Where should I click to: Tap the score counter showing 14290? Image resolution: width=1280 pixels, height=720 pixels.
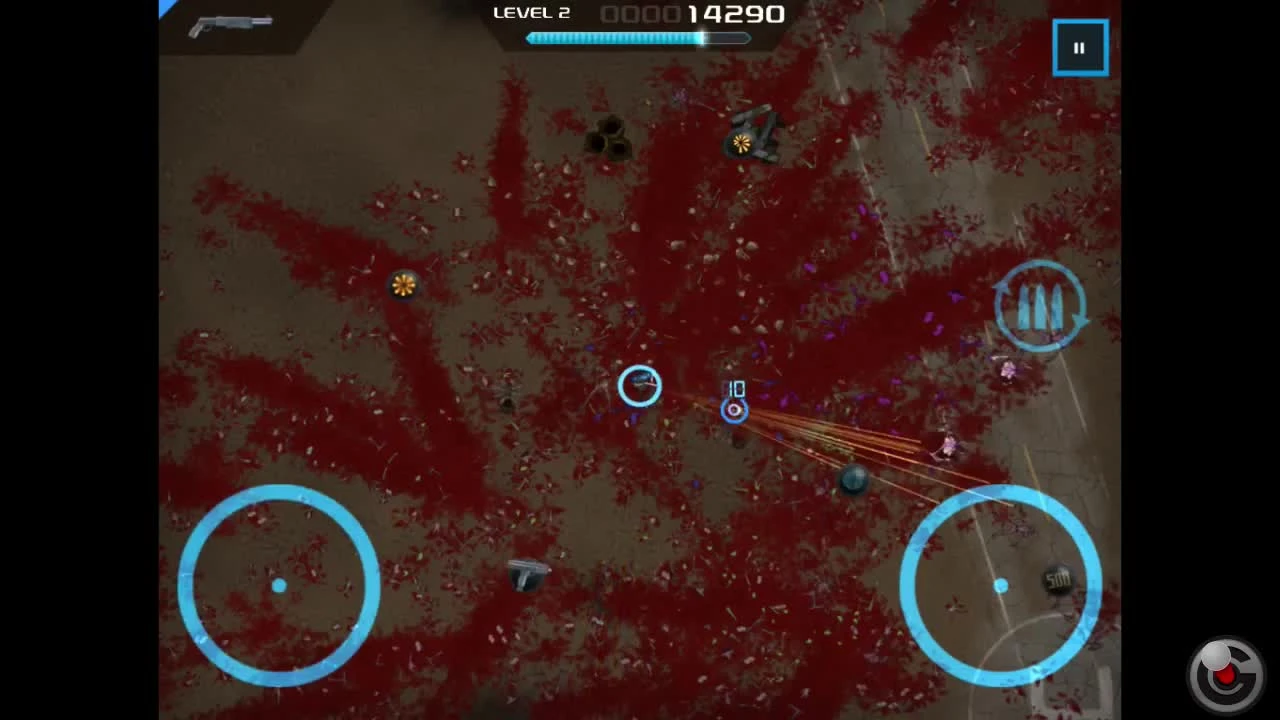click(730, 14)
